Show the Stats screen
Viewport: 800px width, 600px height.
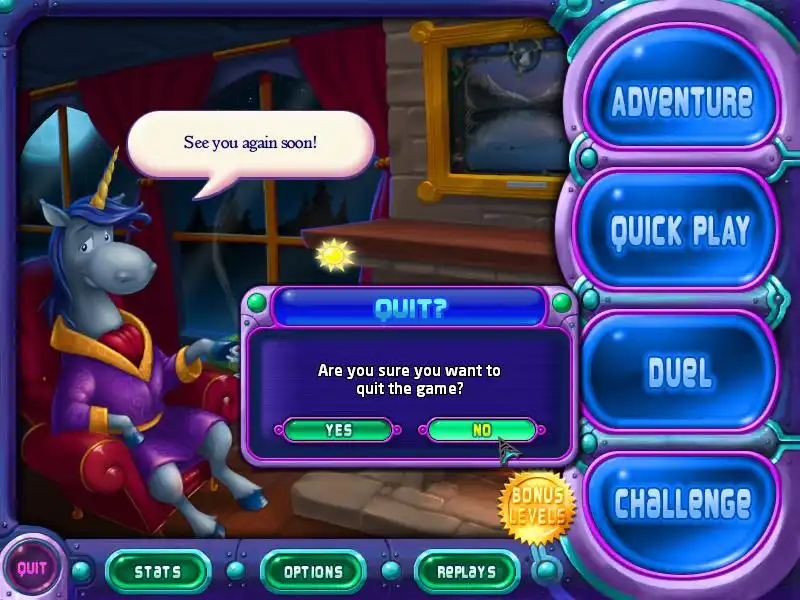(x=157, y=572)
